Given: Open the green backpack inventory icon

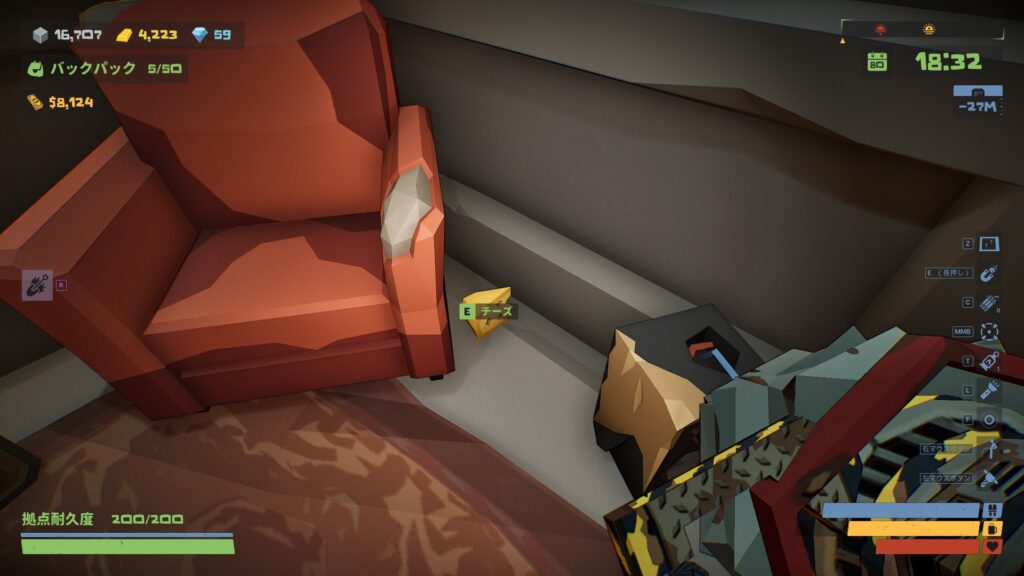Looking at the screenshot, I should (36, 69).
